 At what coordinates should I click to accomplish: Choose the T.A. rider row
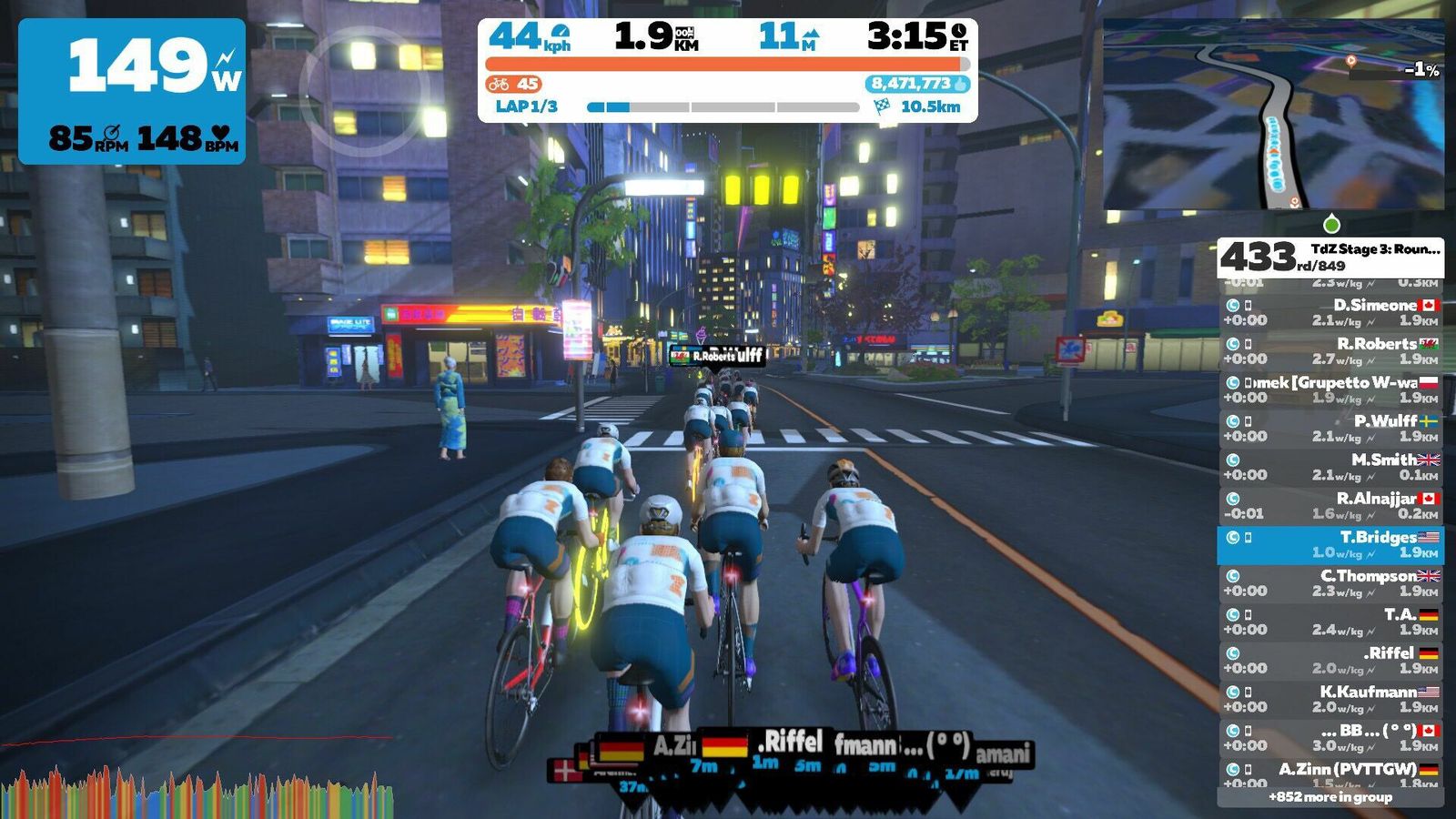tap(1330, 622)
